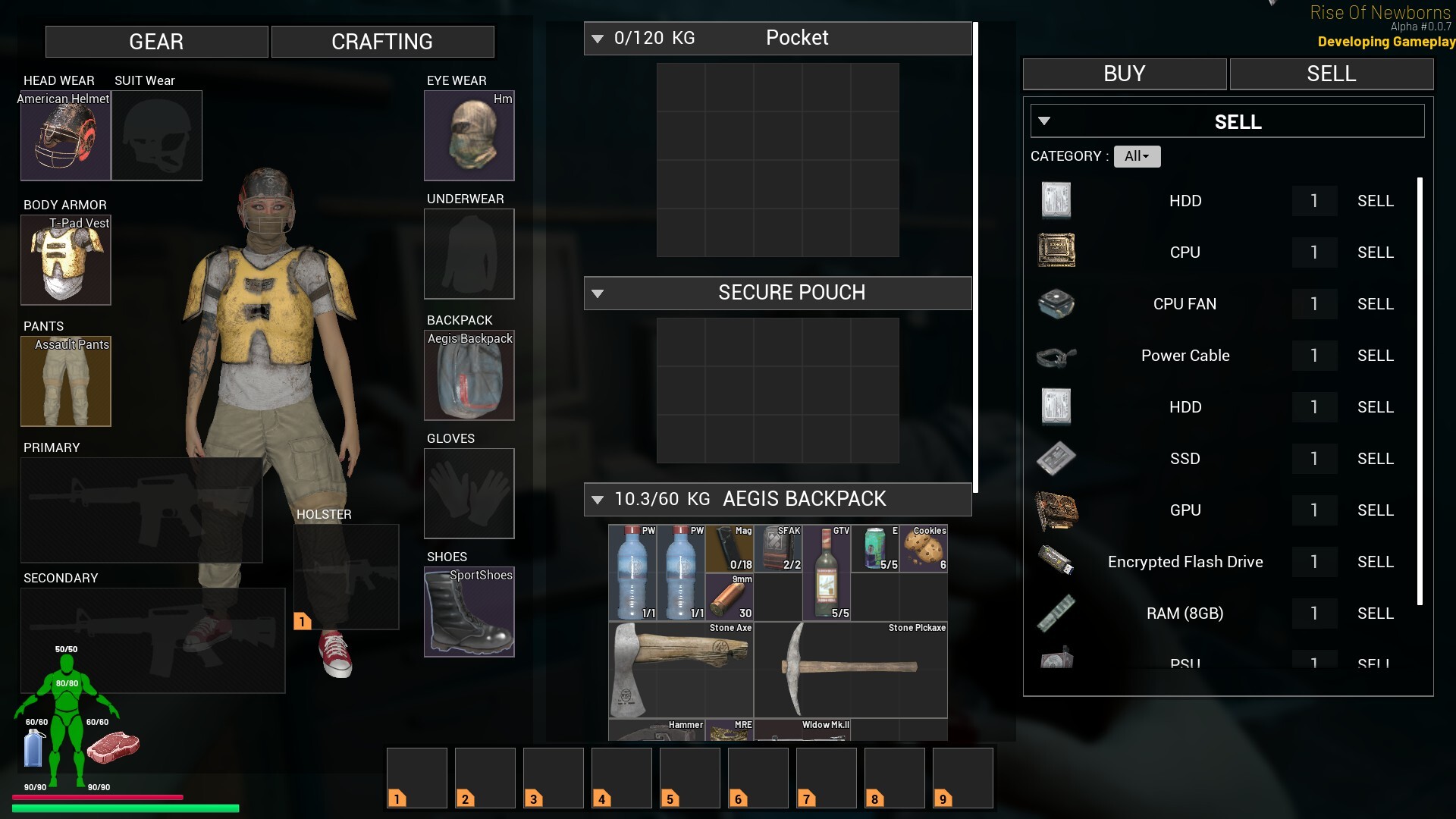Sell the Power Cable item
Screen dimensions: 1456x819
click(x=1375, y=356)
